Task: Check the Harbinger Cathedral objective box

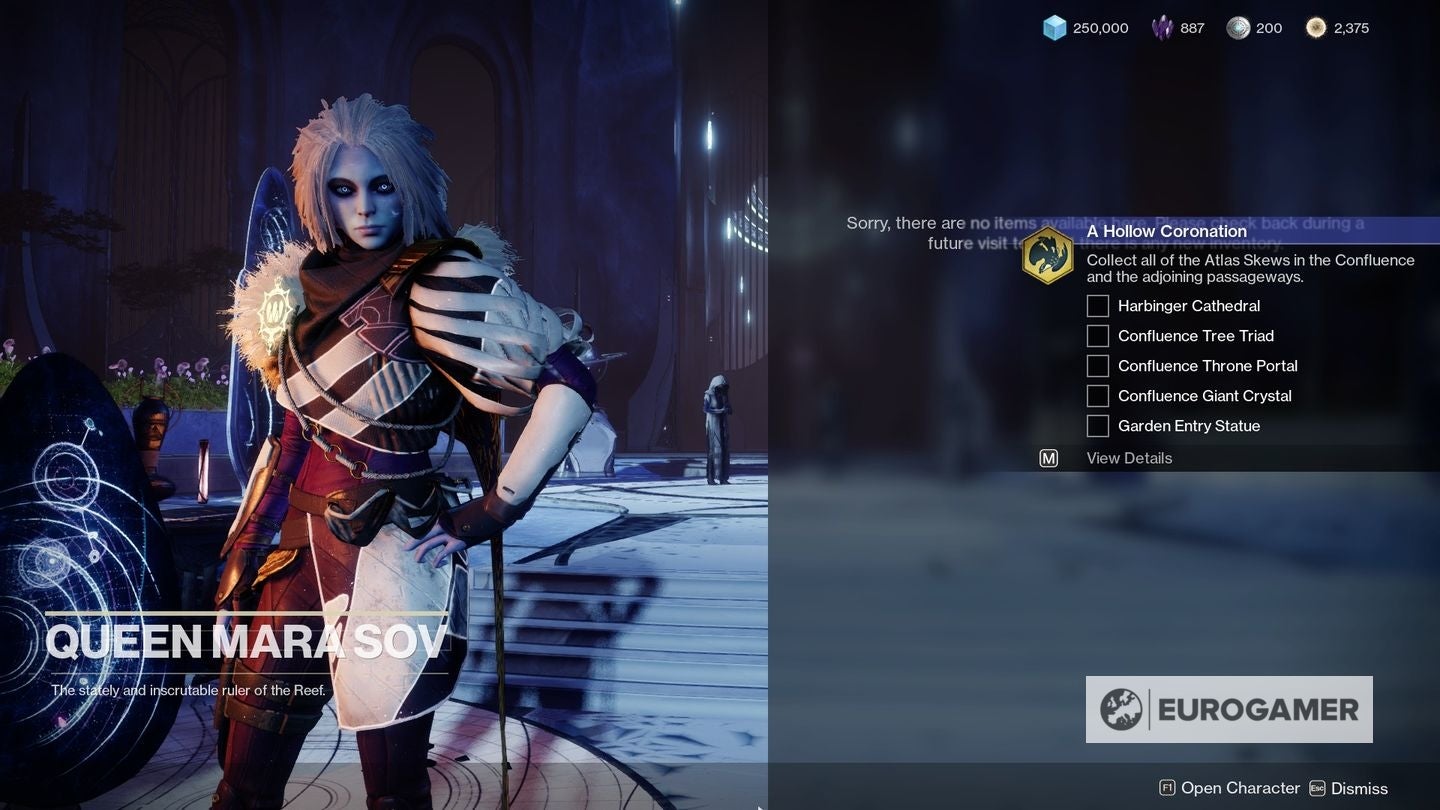Action: (1097, 306)
